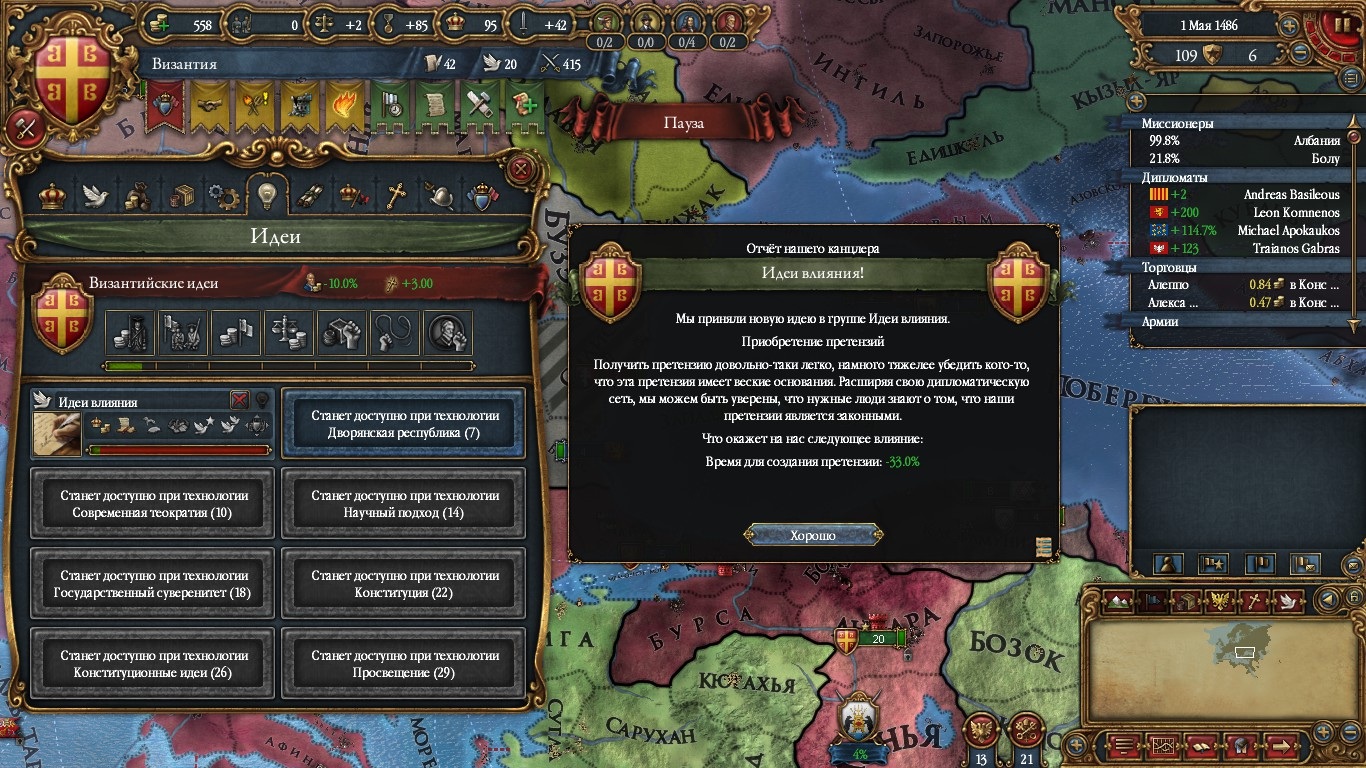This screenshot has width=1366, height=768.
Task: Toggle the red pause button
Action: 1340,25
